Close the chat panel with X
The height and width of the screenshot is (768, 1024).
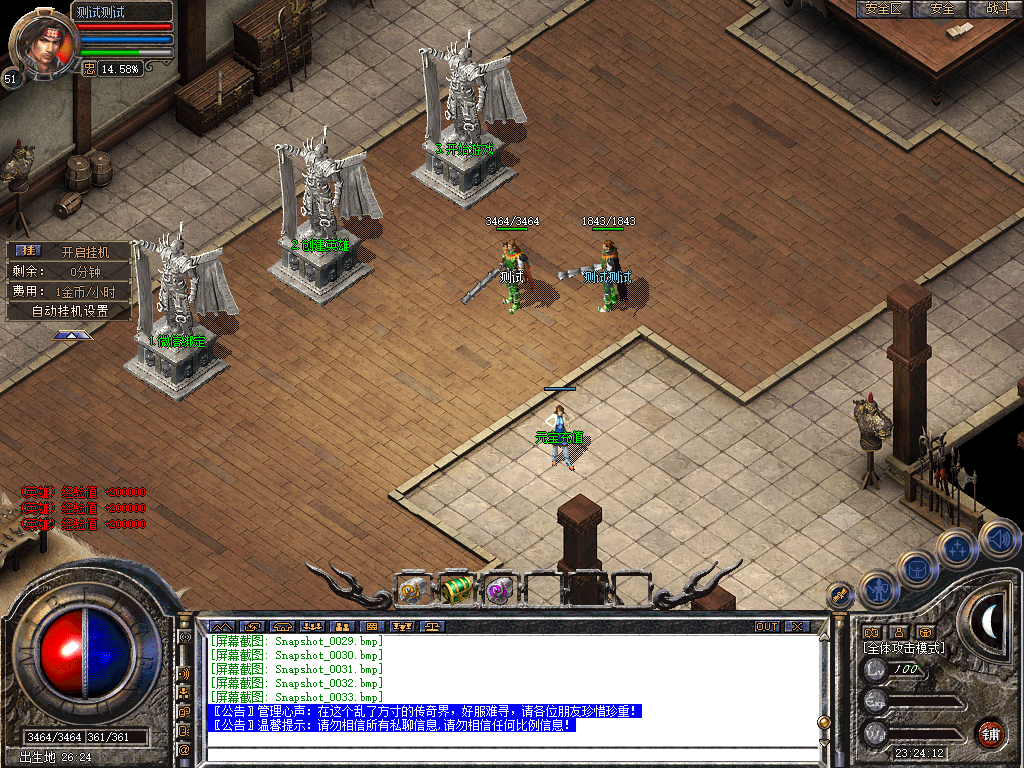pos(797,627)
